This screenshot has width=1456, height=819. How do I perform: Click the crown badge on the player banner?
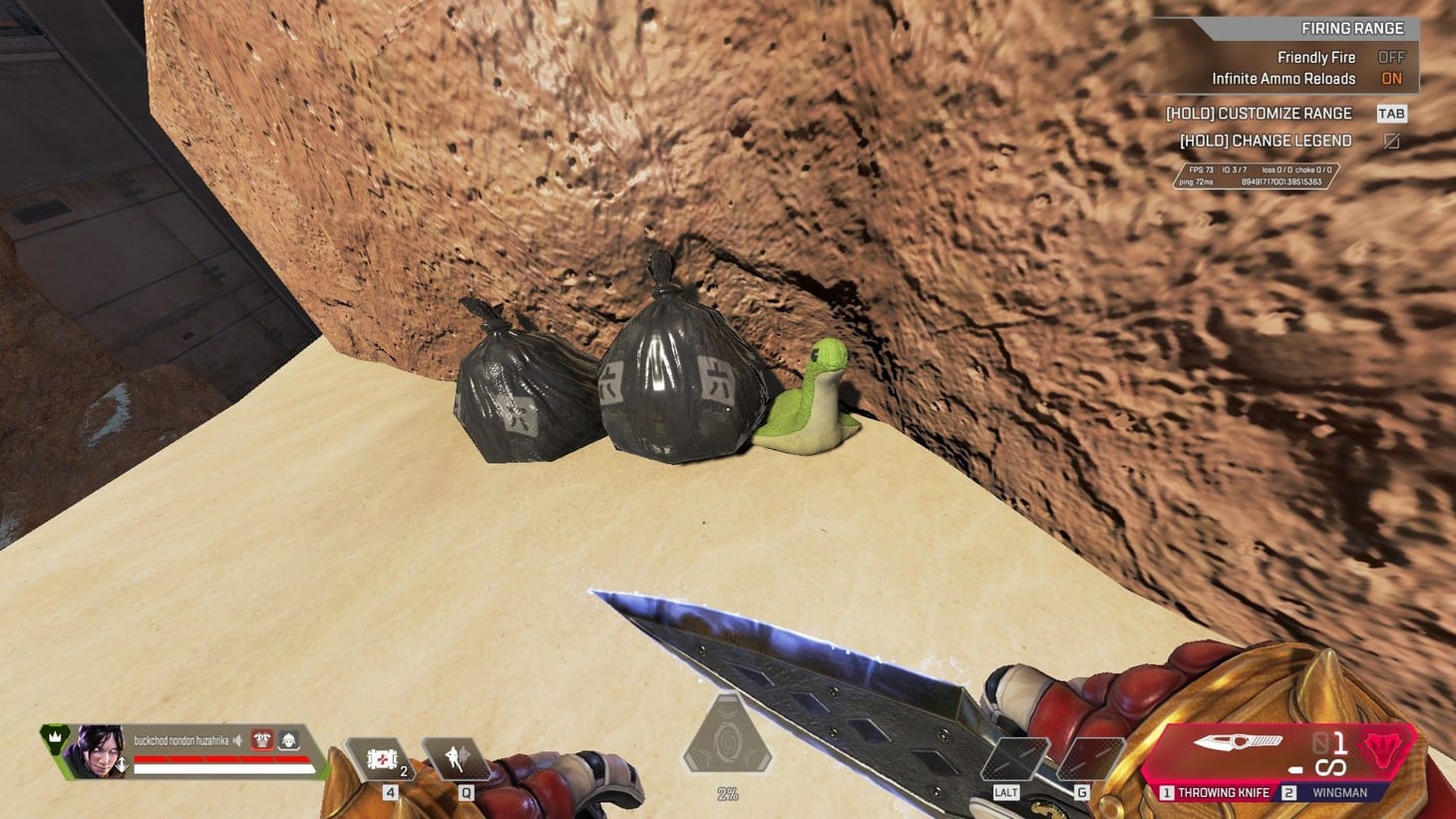tap(55, 738)
